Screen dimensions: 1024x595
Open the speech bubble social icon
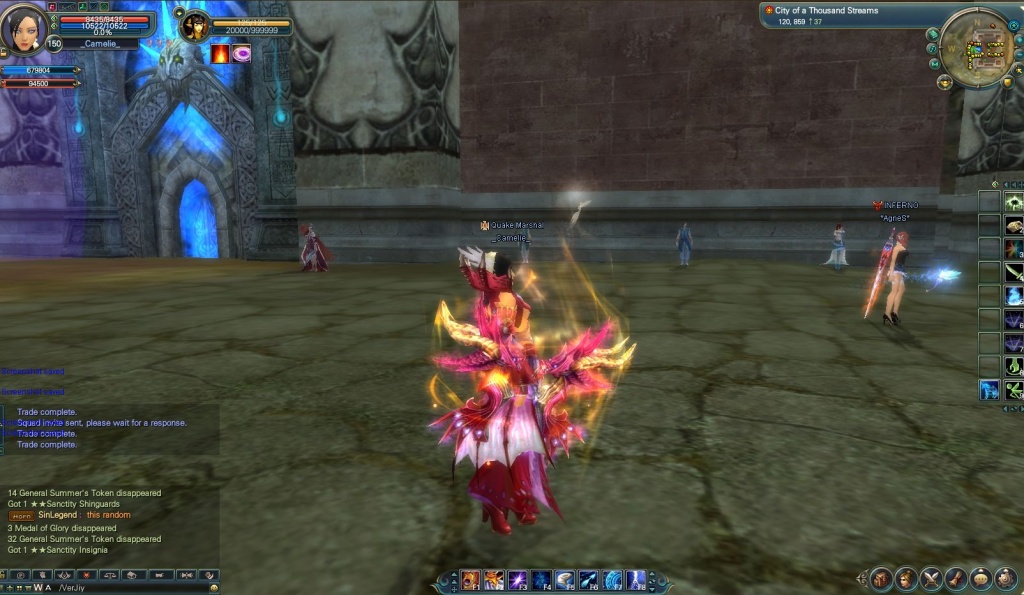980,578
